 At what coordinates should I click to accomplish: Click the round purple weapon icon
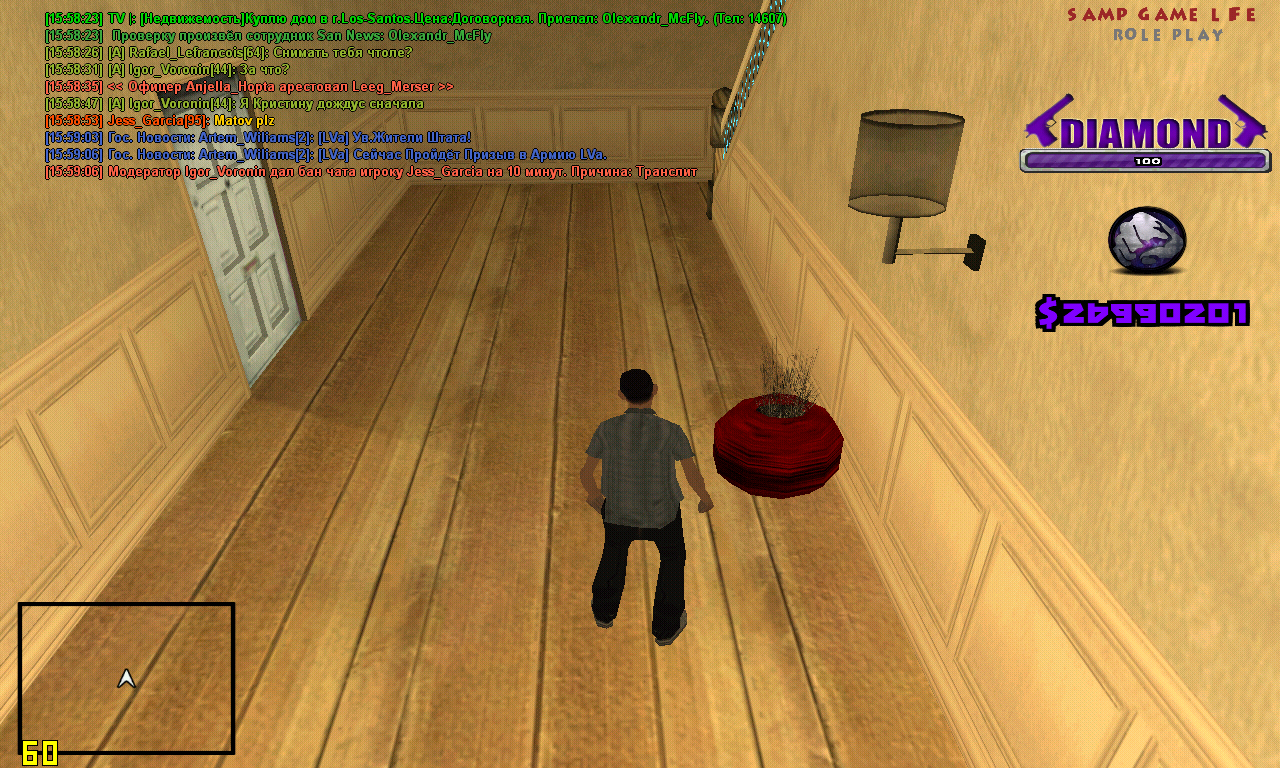click(1146, 241)
